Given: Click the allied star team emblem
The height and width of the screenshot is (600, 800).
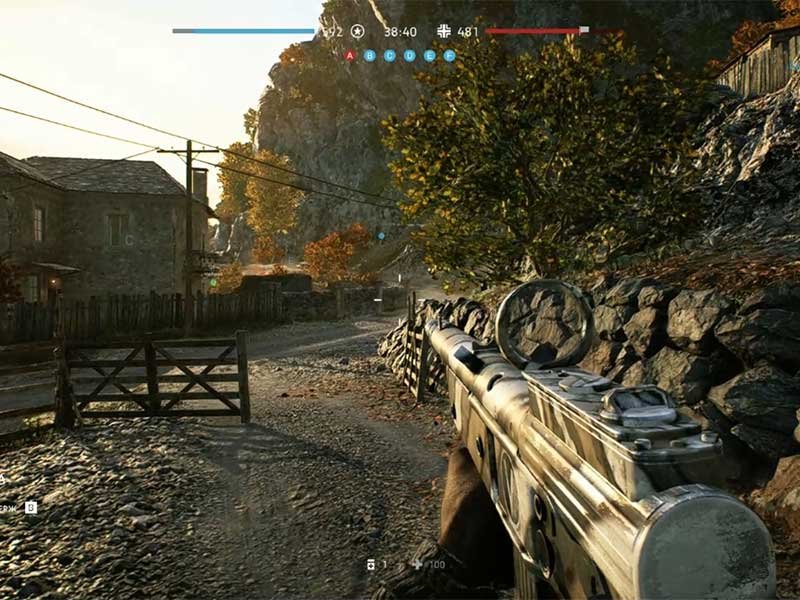Looking at the screenshot, I should click(358, 31).
